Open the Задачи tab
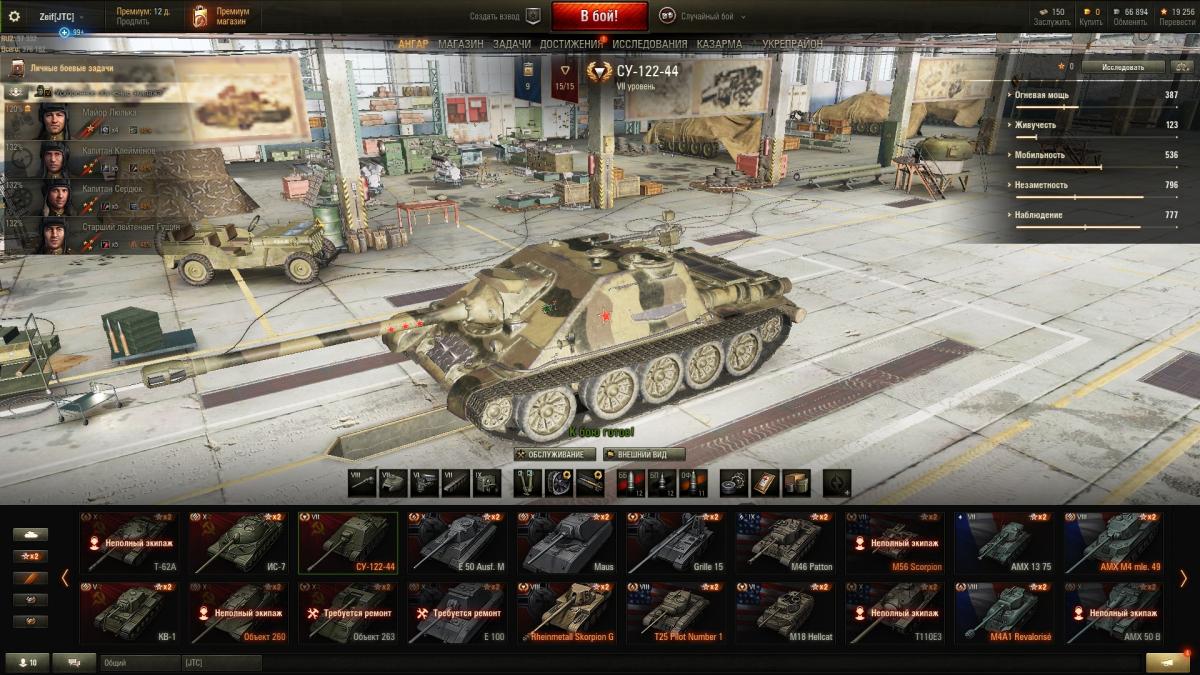This screenshot has width=1200, height=675. click(512, 45)
